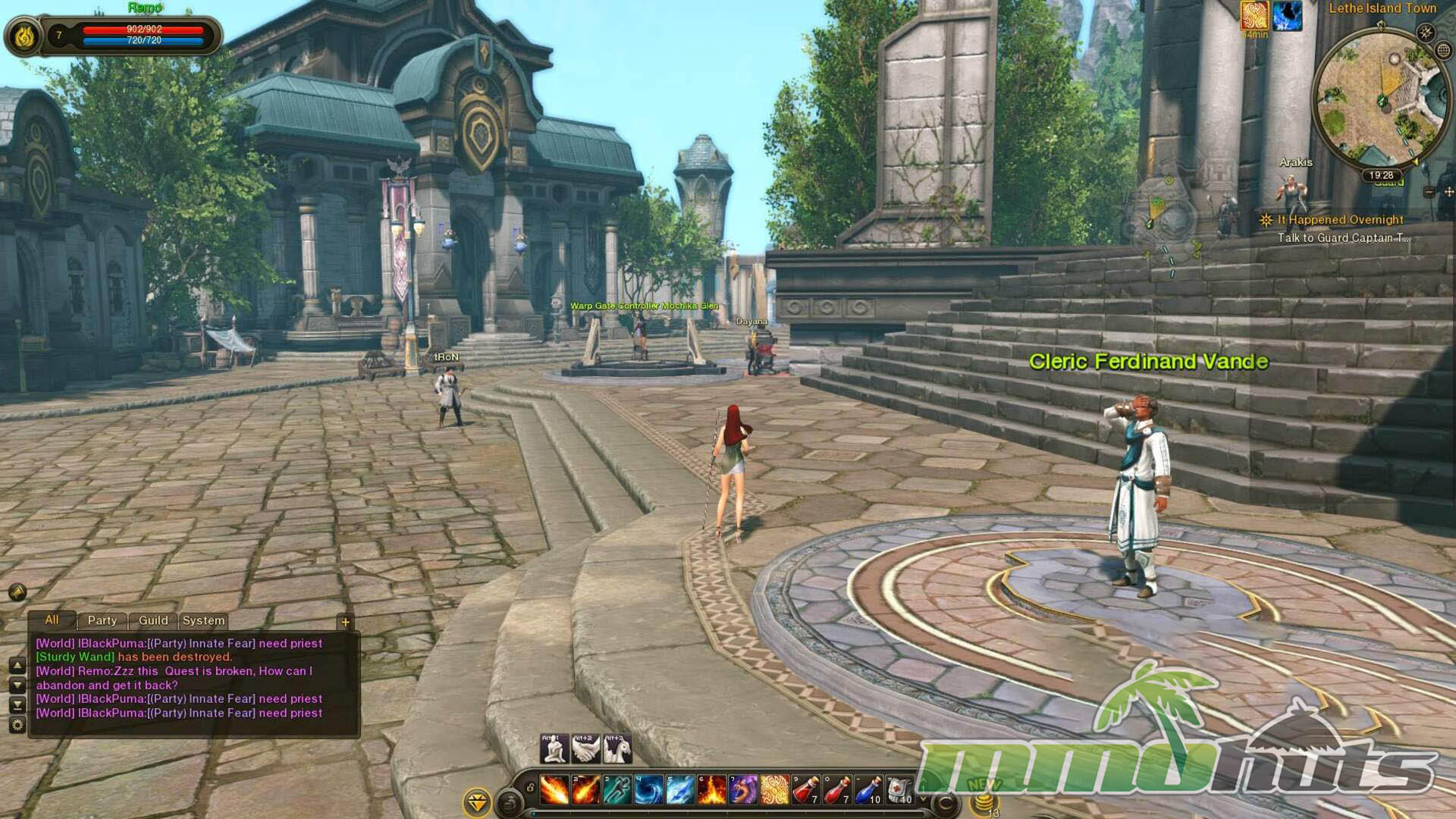Use the handshake Alt+2 action

click(585, 748)
